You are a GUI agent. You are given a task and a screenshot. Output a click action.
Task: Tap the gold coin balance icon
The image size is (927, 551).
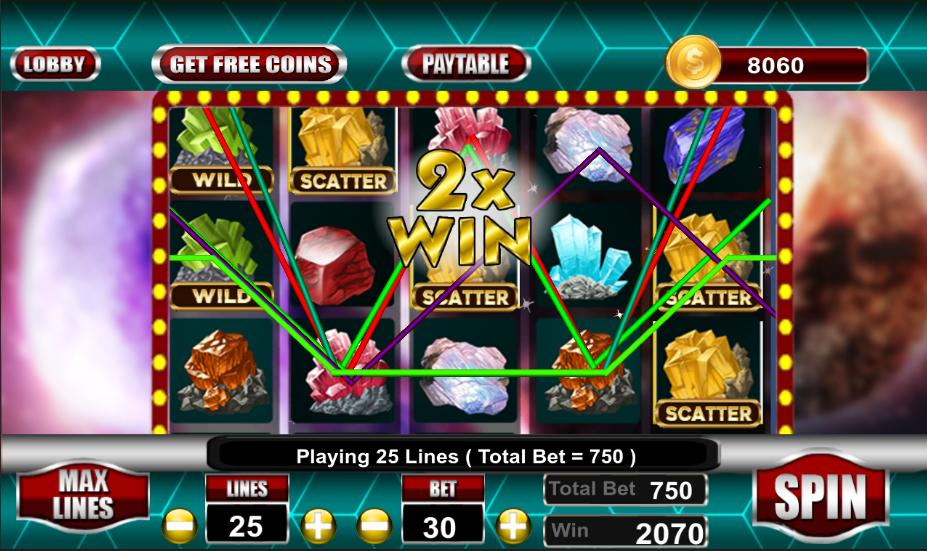pyautogui.click(x=693, y=63)
